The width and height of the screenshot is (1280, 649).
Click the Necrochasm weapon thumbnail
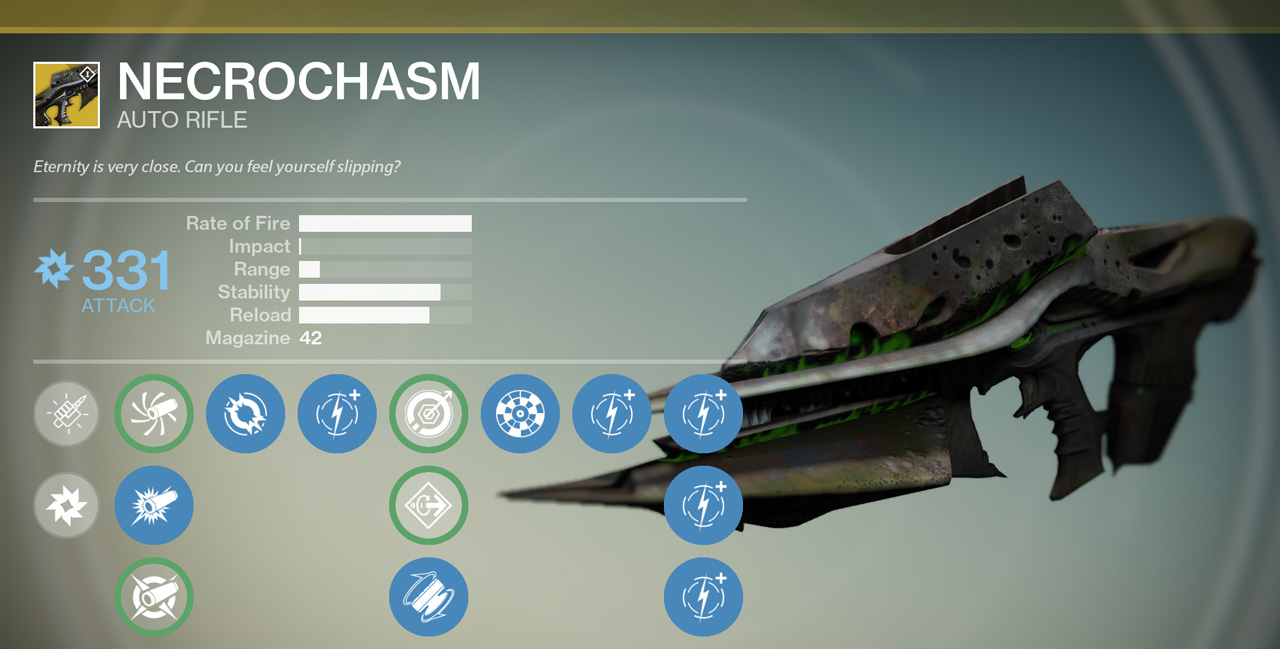tap(66, 95)
